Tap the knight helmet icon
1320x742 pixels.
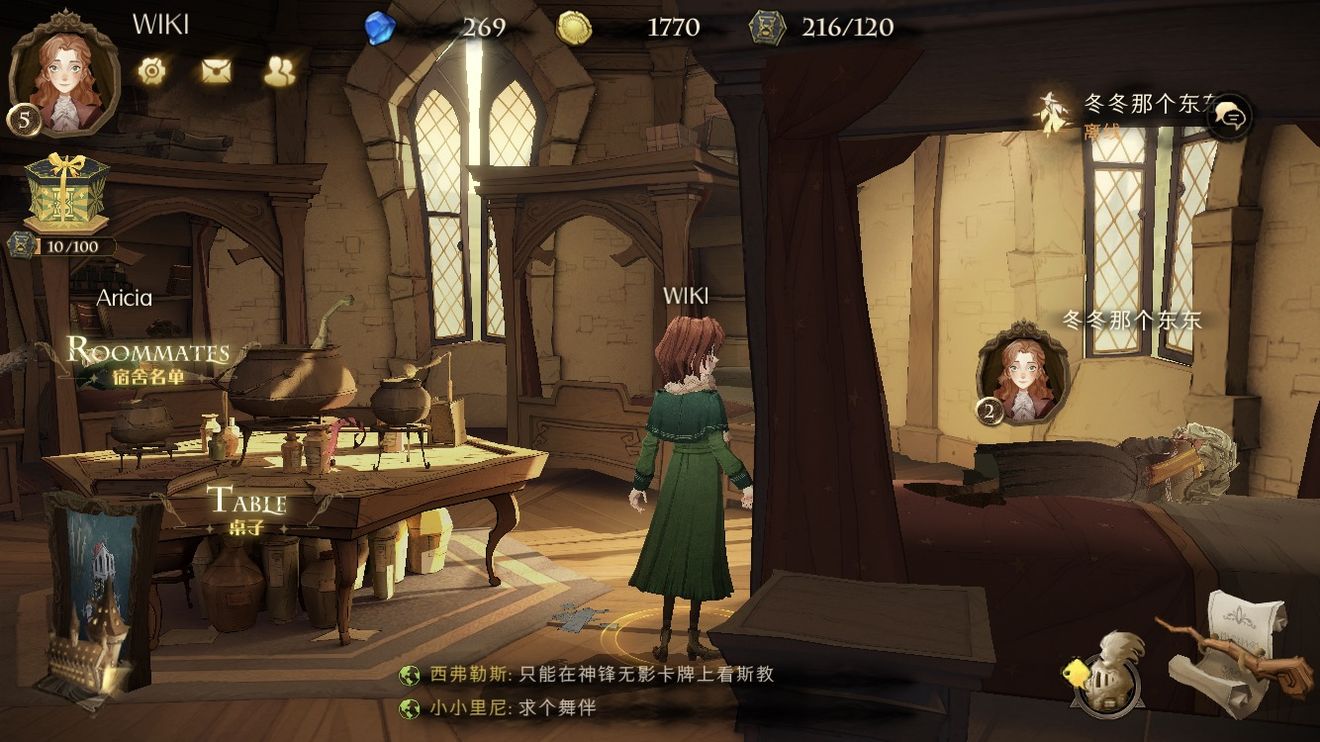point(1107,671)
